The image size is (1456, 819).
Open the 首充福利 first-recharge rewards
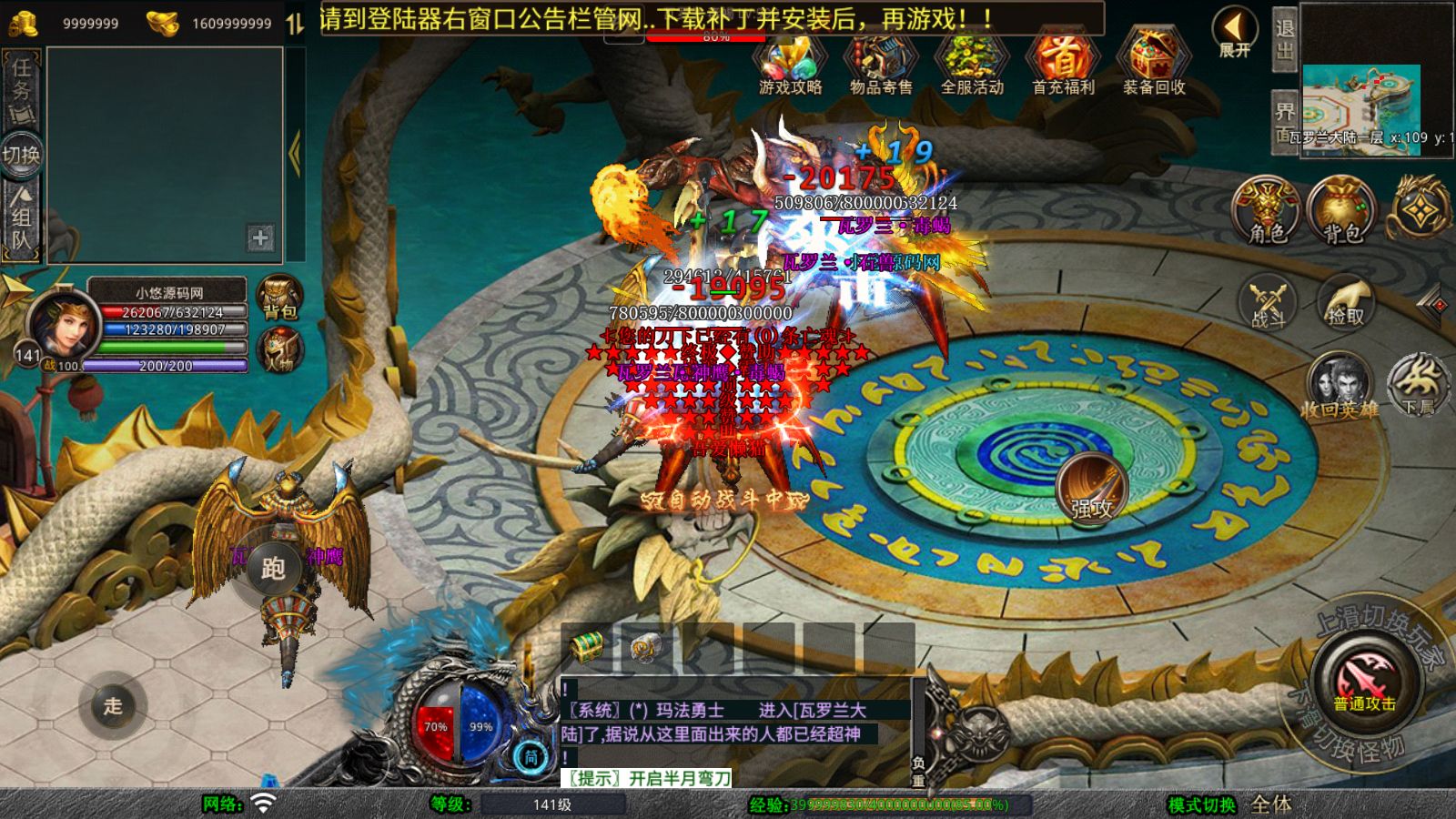click(1062, 63)
